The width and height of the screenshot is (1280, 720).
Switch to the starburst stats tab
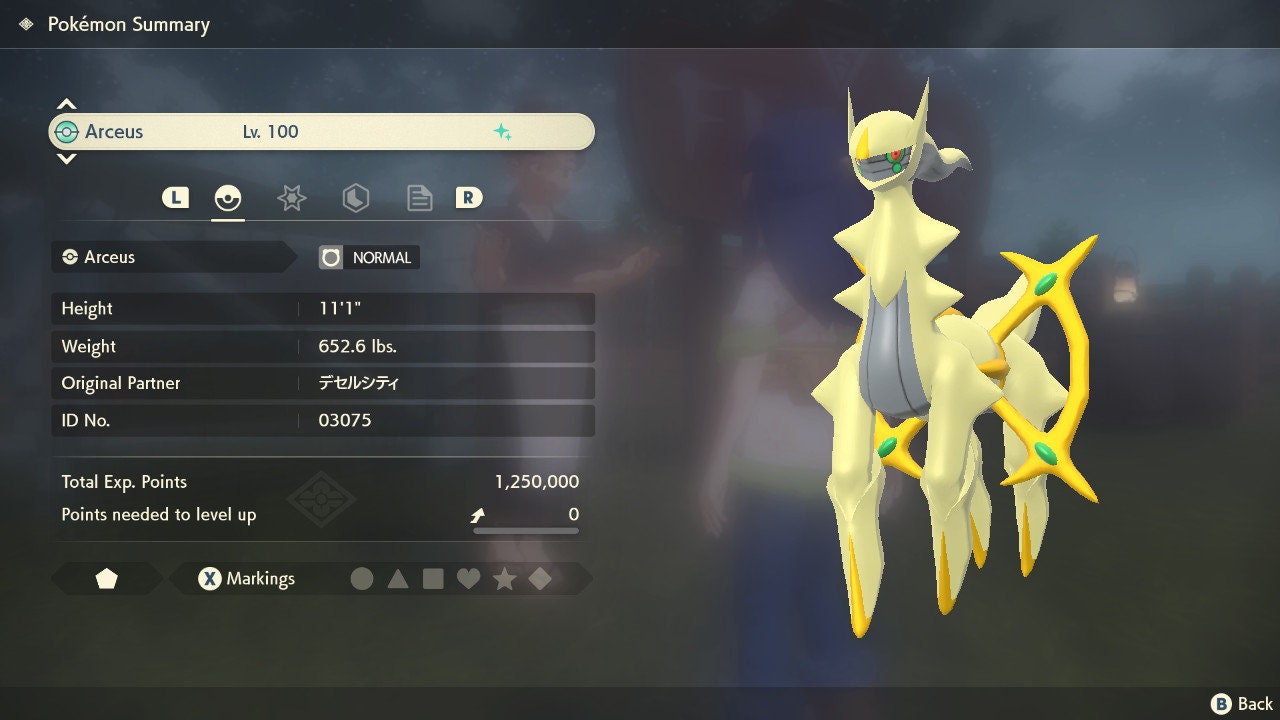(x=291, y=198)
